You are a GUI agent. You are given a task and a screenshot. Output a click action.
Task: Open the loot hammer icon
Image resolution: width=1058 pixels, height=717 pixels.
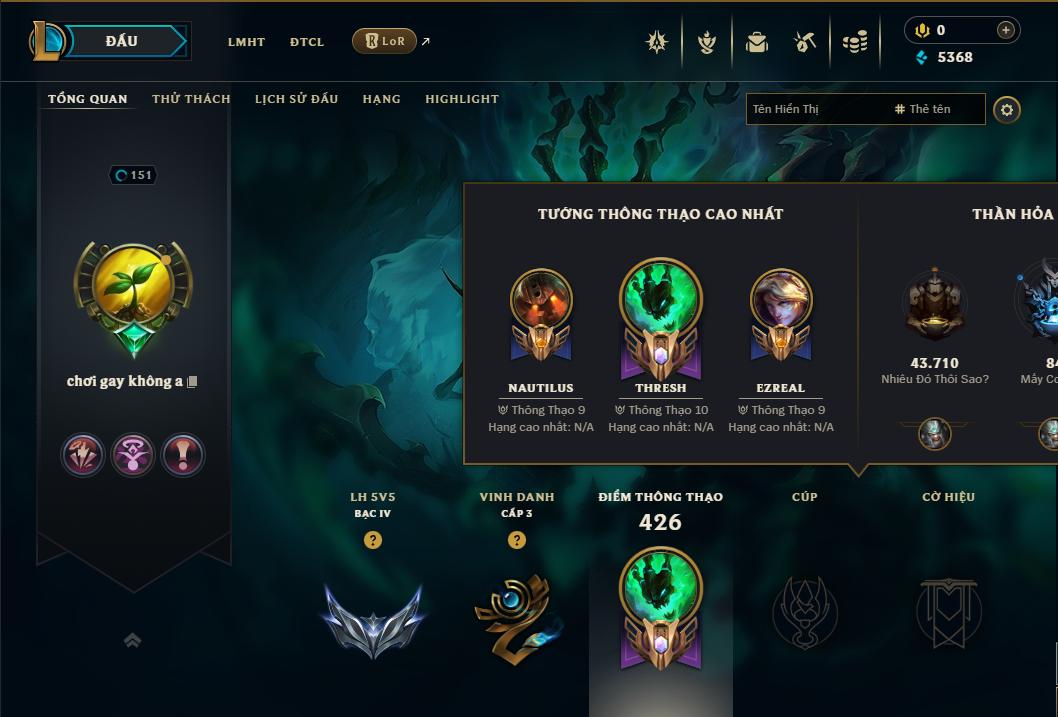pyautogui.click(x=805, y=42)
